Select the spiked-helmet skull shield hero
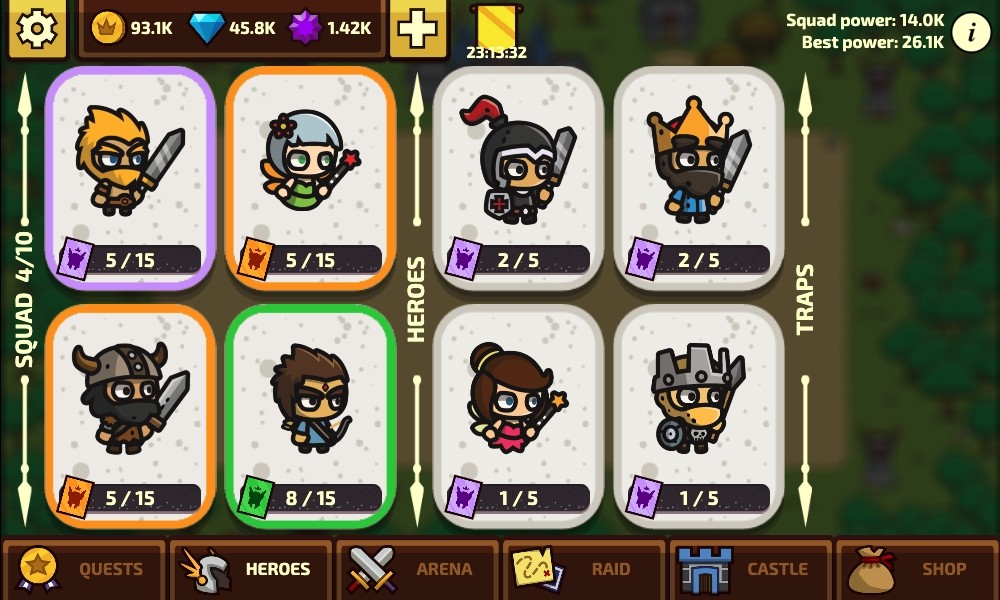 pos(698,415)
